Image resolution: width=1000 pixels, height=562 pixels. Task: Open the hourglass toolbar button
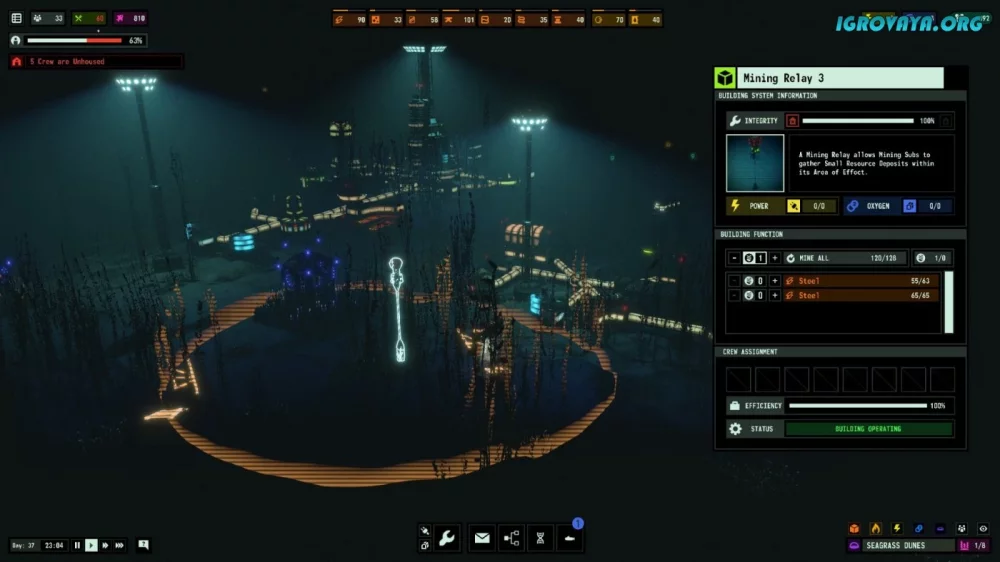(x=540, y=538)
